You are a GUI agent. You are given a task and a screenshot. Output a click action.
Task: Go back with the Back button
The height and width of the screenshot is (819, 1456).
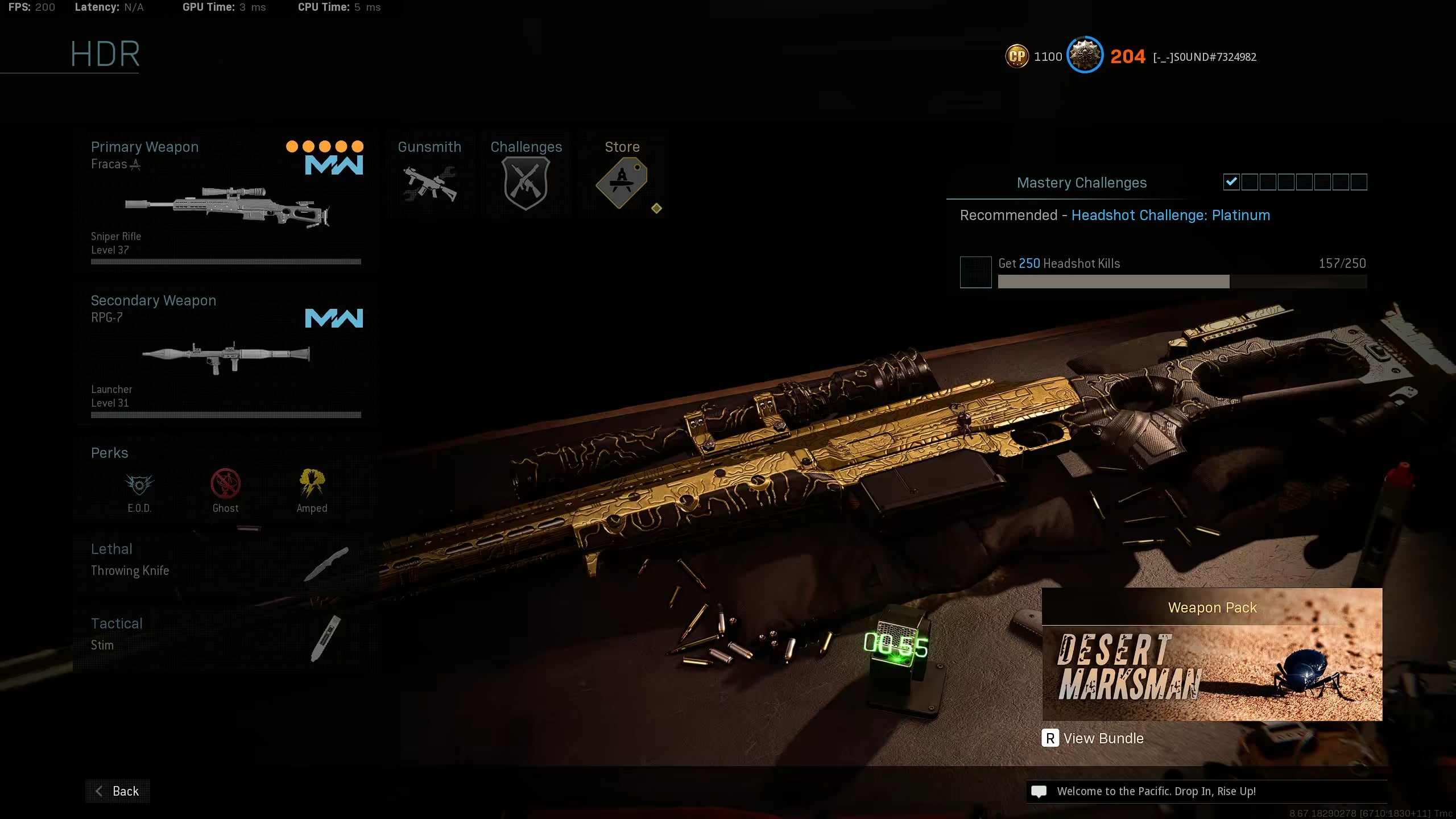click(118, 791)
